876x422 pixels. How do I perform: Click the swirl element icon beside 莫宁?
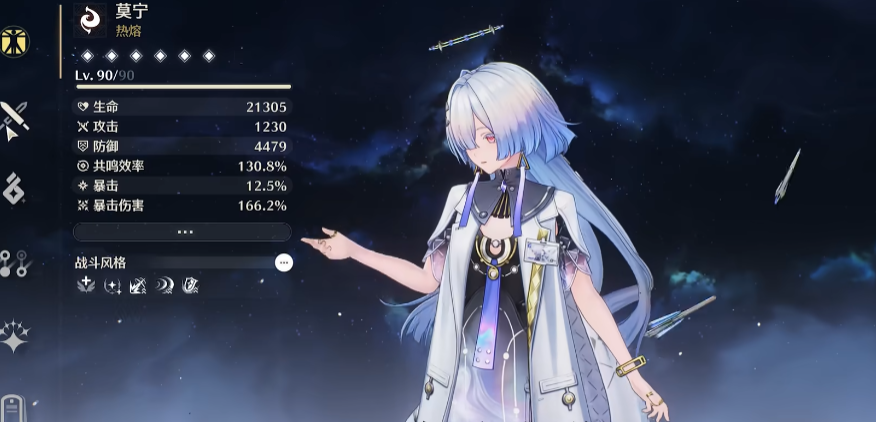(x=90, y=20)
